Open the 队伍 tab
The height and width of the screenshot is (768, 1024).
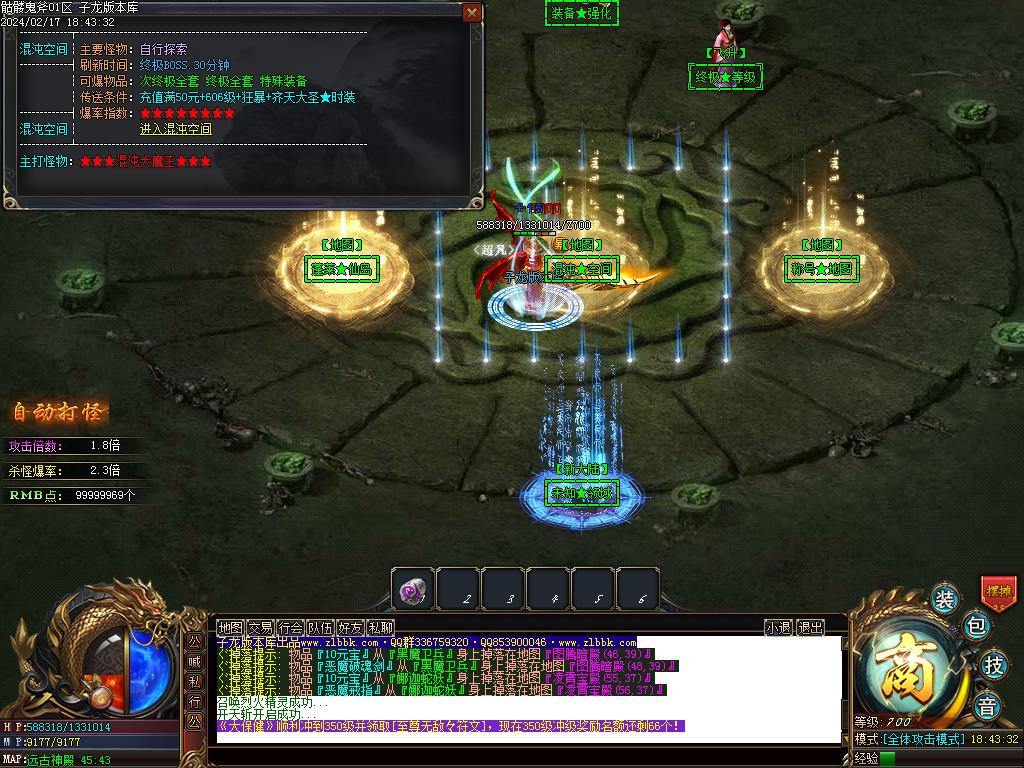pos(321,628)
